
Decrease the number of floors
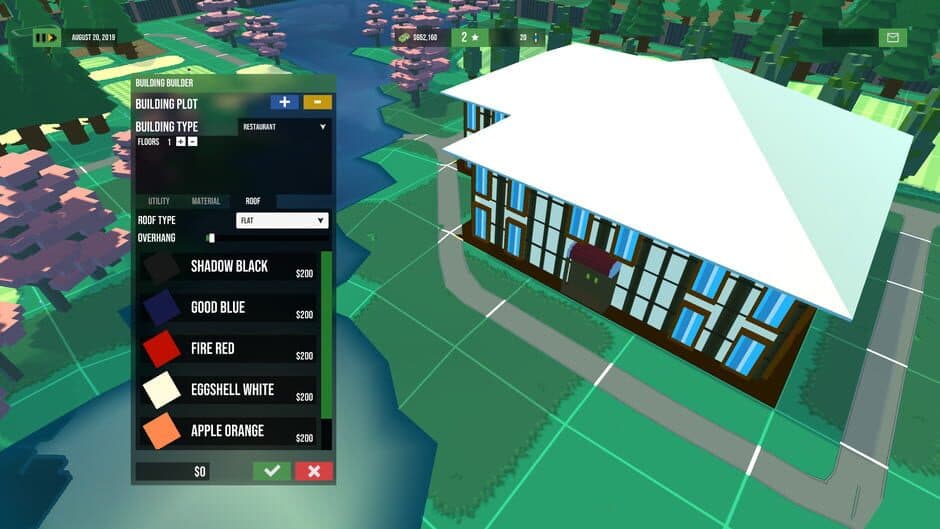[x=193, y=142]
